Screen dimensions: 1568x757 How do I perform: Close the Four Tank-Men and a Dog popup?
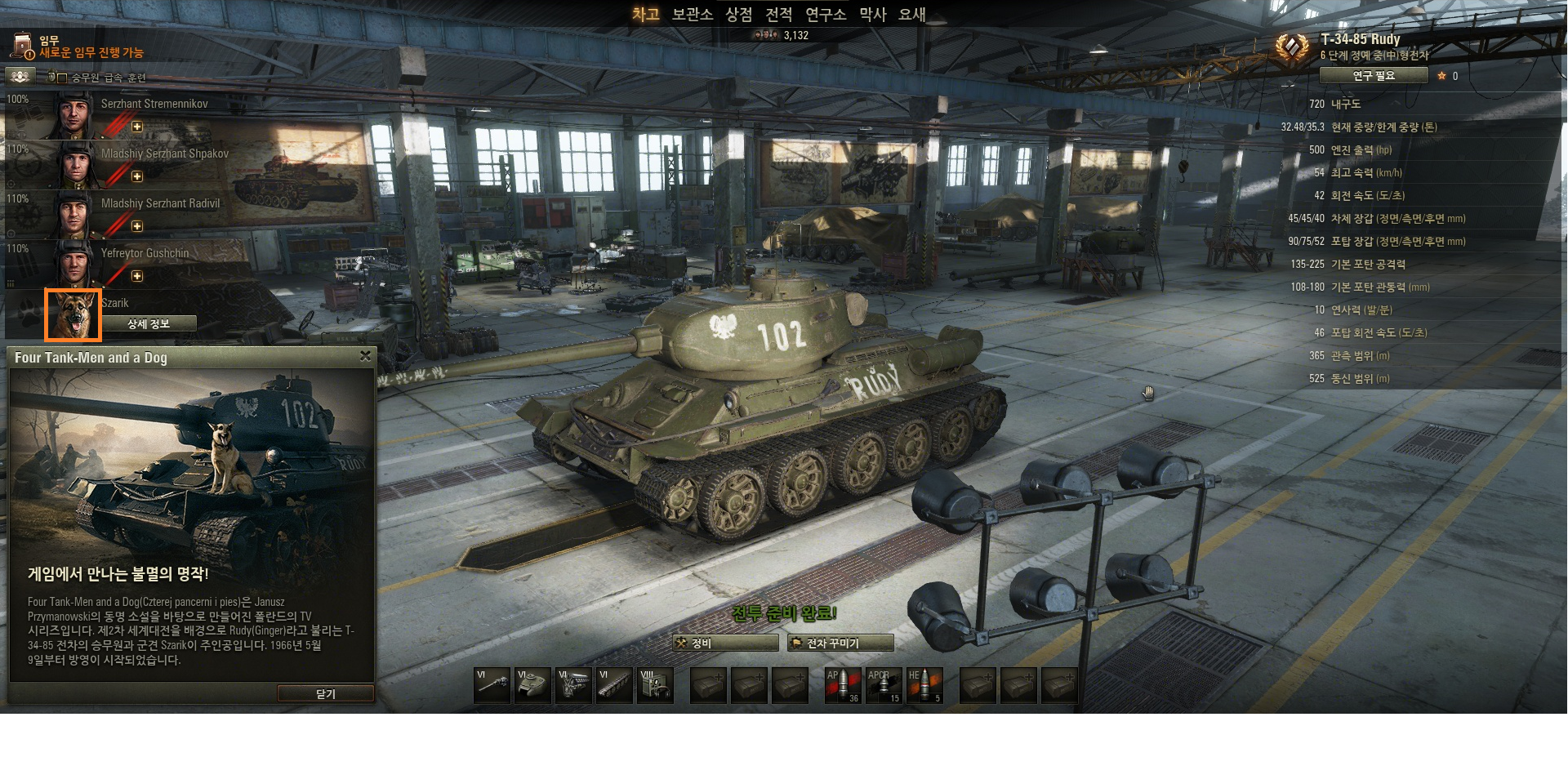[x=365, y=356]
